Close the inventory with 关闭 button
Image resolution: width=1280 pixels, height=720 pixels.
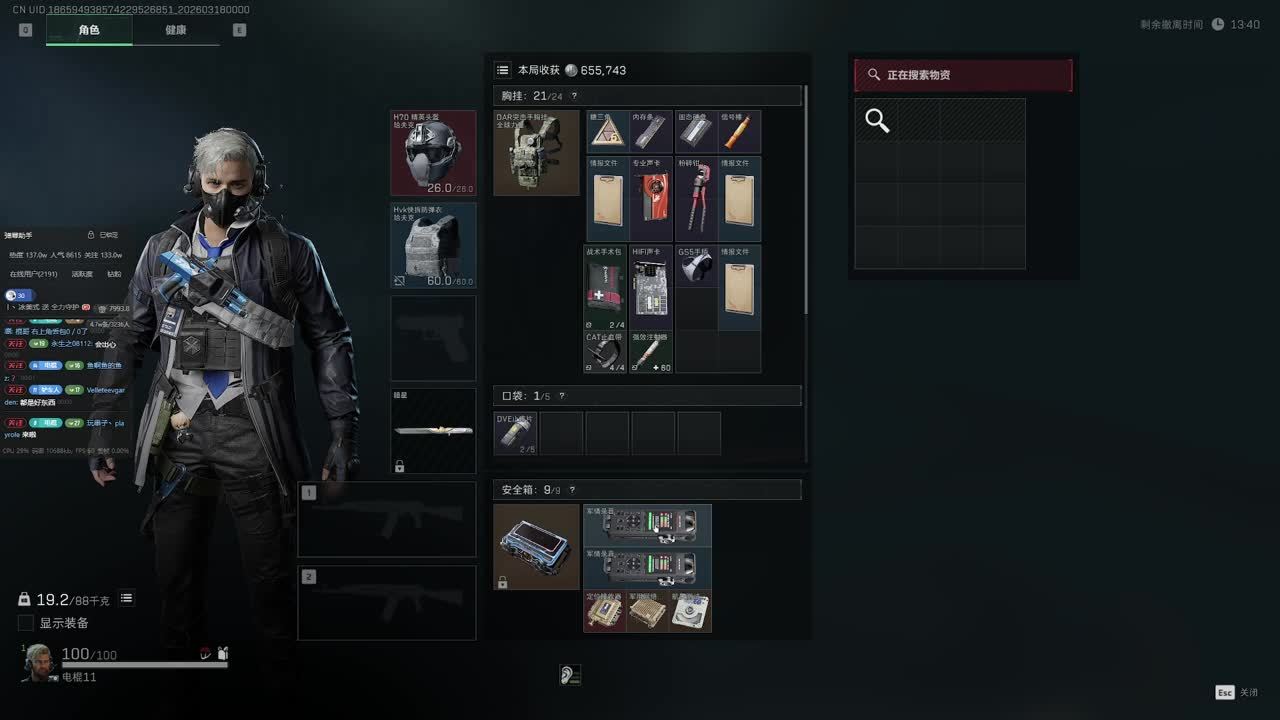pyautogui.click(x=1237, y=692)
